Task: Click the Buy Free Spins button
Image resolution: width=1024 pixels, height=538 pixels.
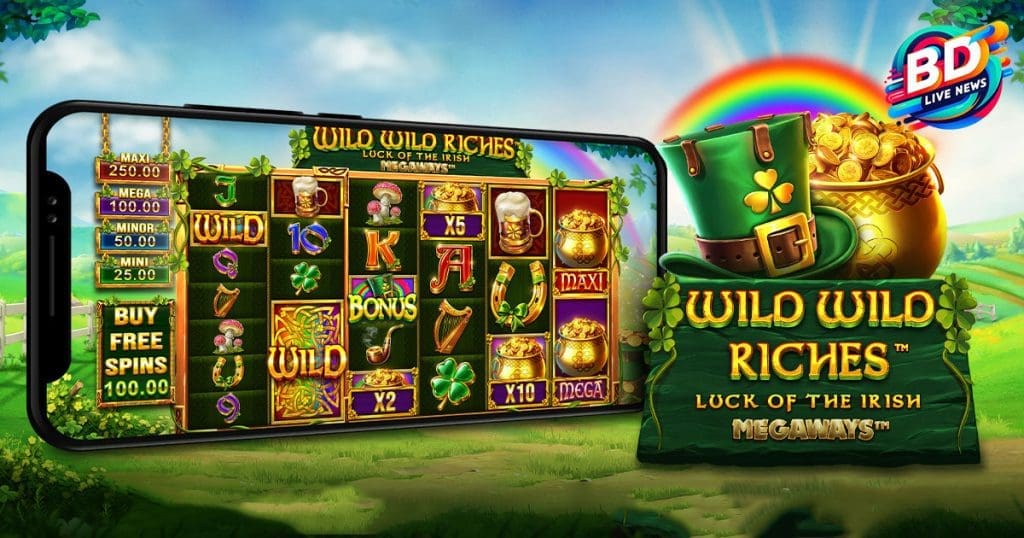Action: coord(136,352)
